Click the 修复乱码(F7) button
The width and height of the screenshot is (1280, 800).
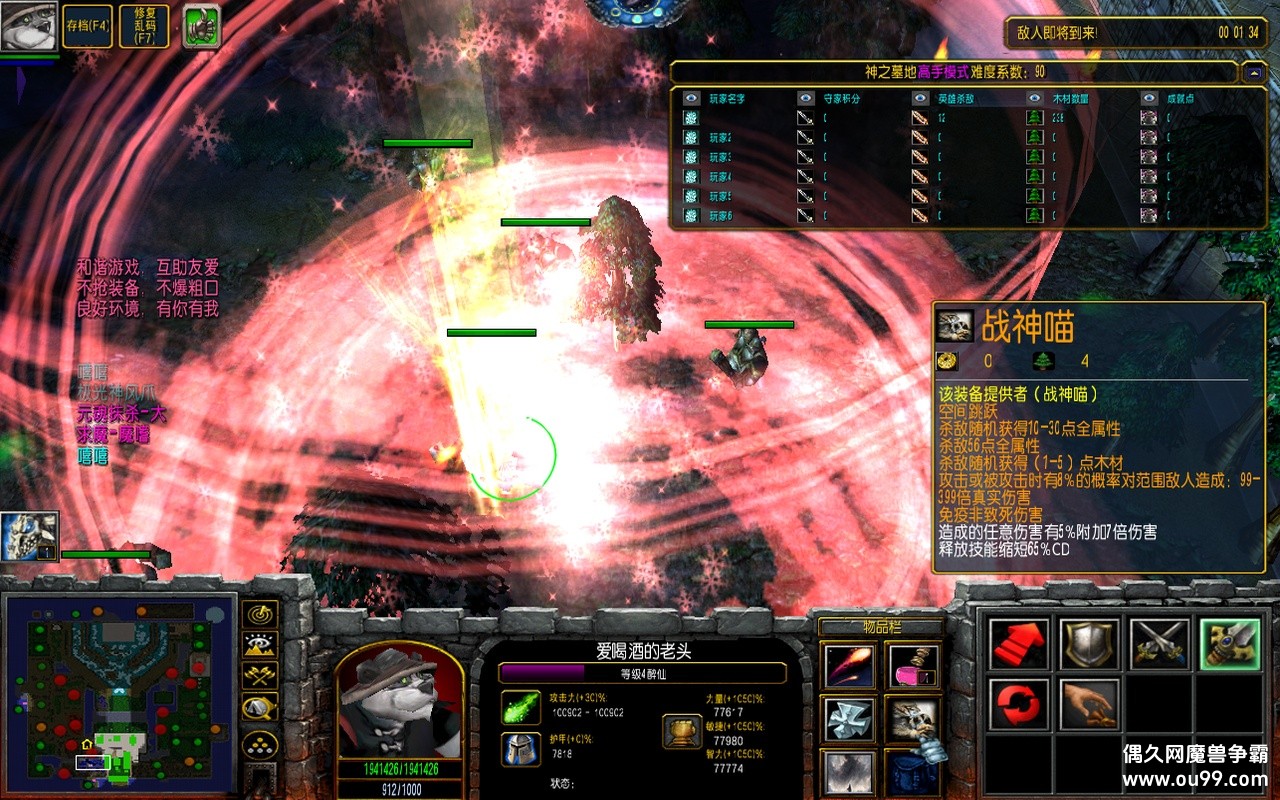click(144, 26)
